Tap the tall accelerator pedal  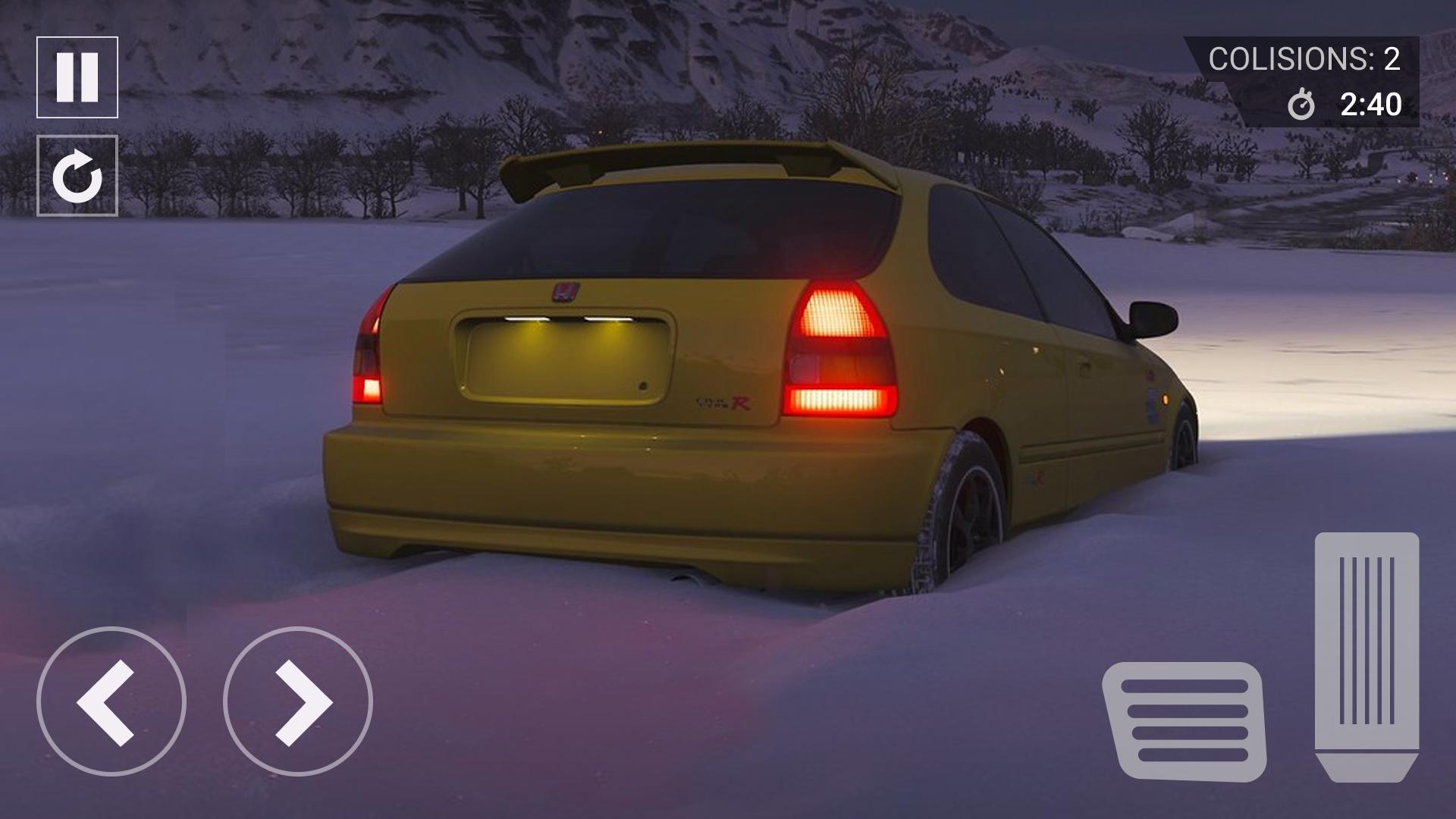tap(1367, 656)
